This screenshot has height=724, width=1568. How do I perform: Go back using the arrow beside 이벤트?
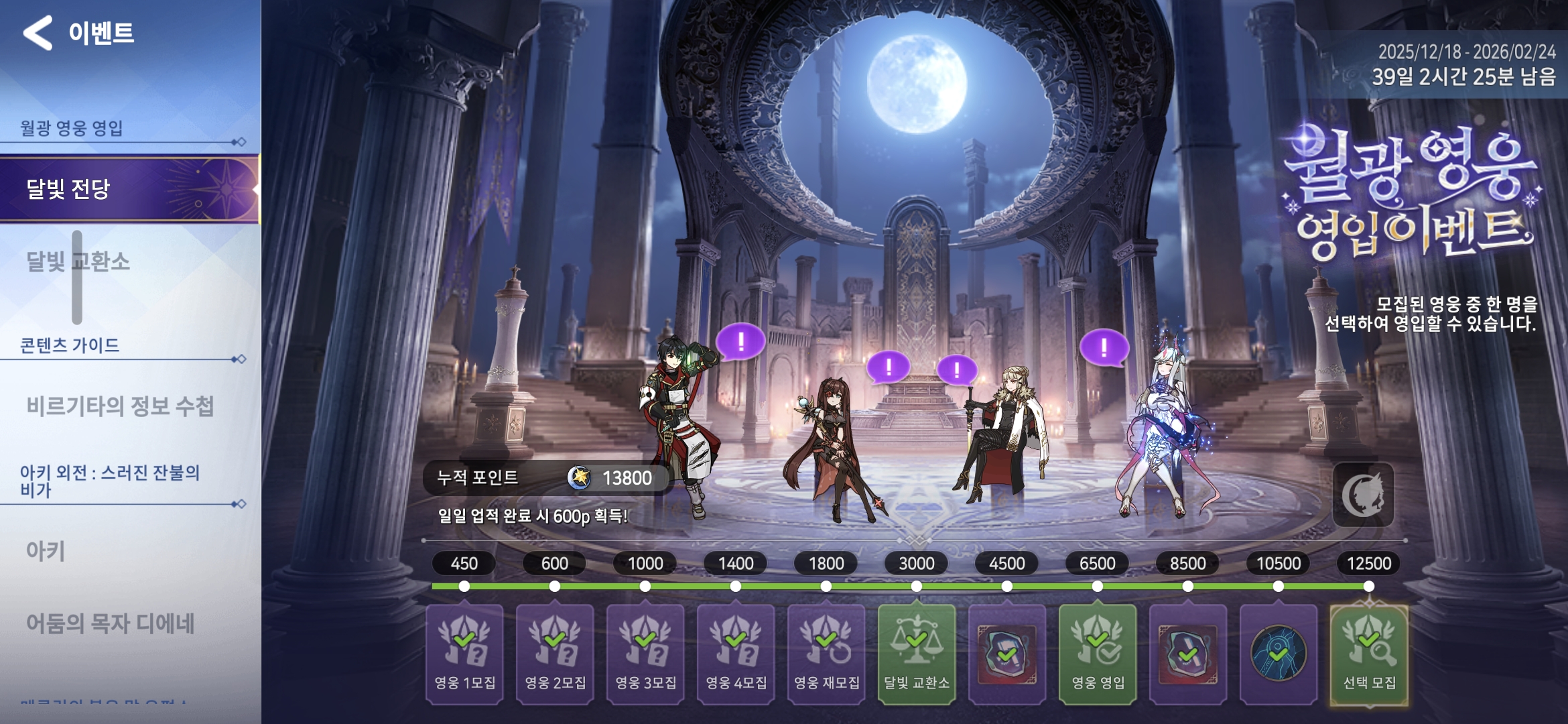pyautogui.click(x=38, y=33)
